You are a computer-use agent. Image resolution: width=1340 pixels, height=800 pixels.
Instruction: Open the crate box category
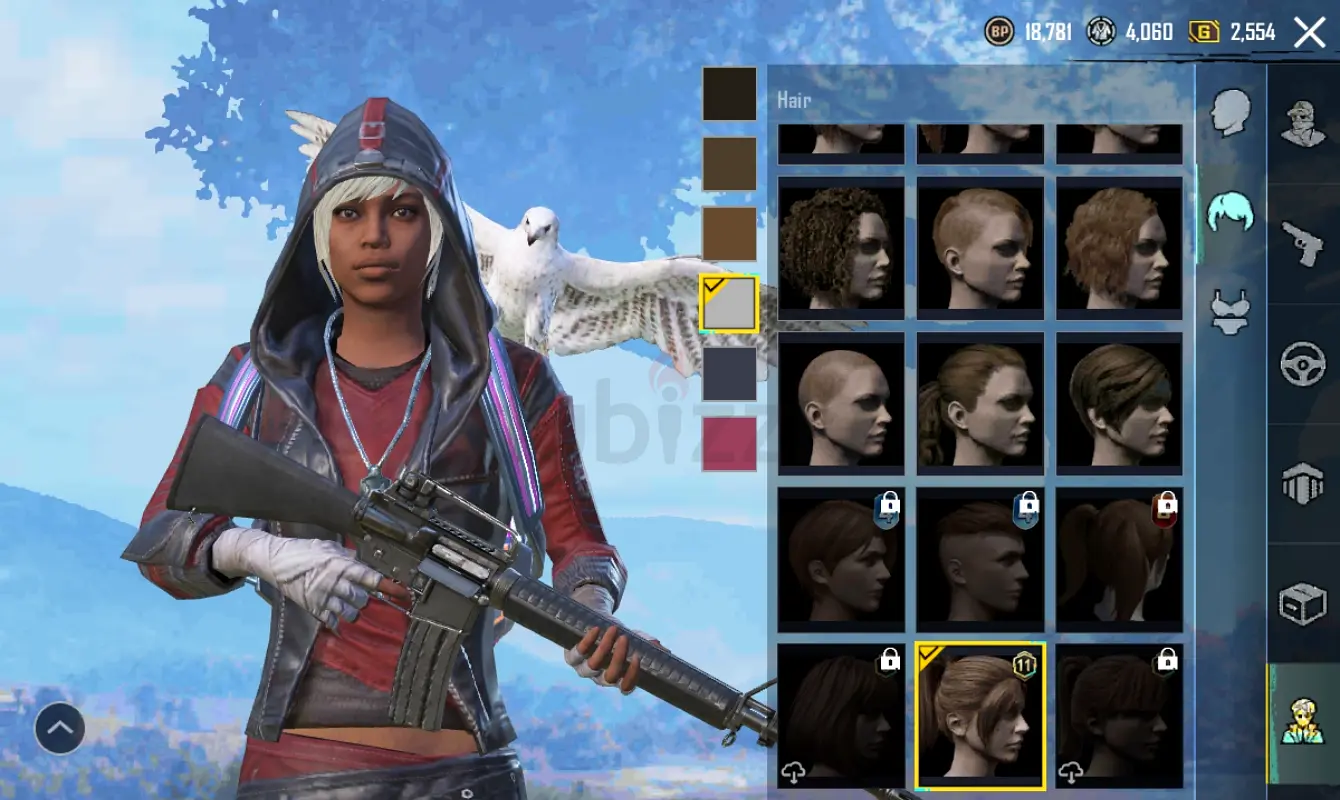(1303, 603)
